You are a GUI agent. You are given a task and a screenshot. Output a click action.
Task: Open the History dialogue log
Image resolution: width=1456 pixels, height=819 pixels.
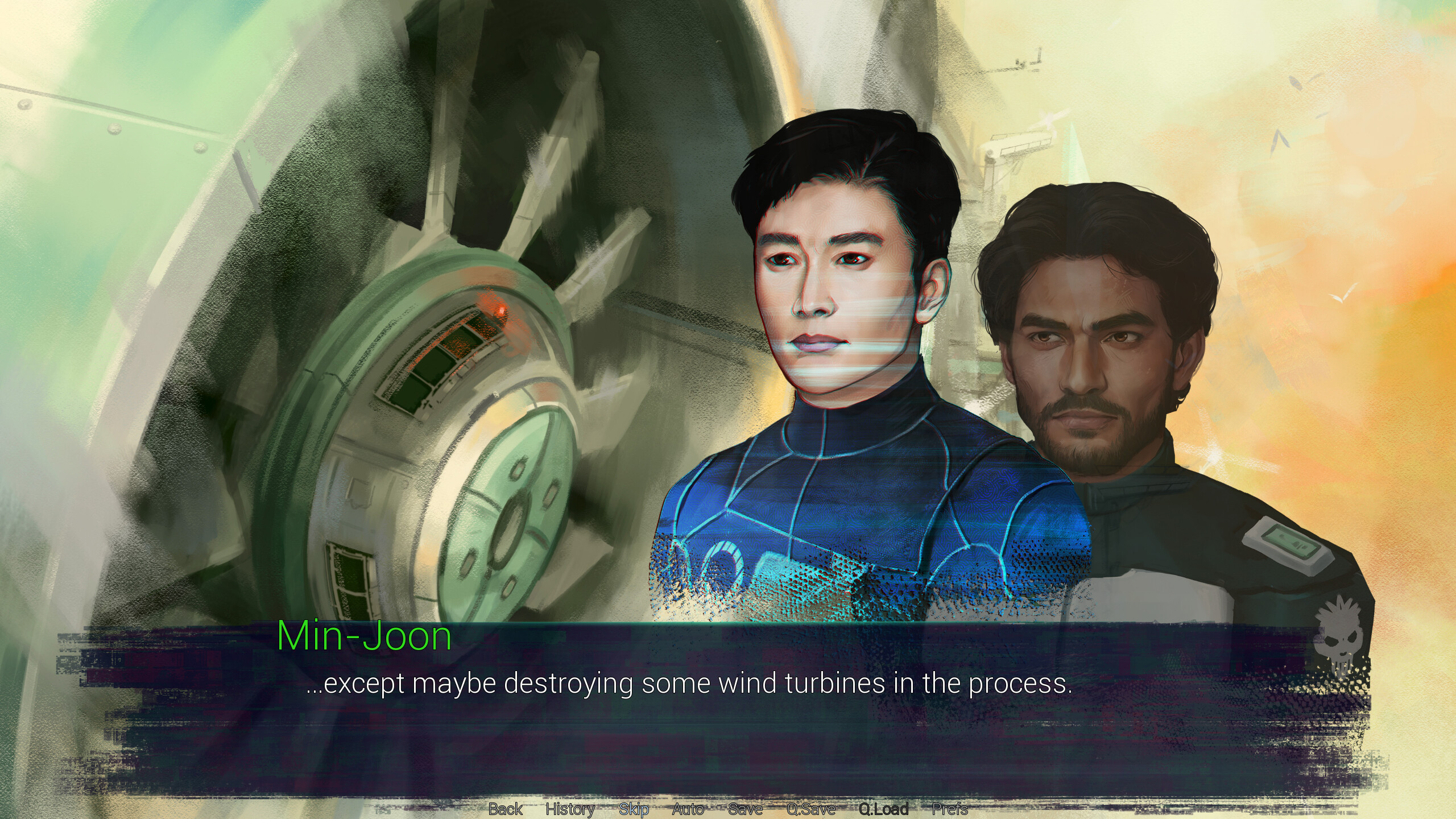click(x=570, y=809)
